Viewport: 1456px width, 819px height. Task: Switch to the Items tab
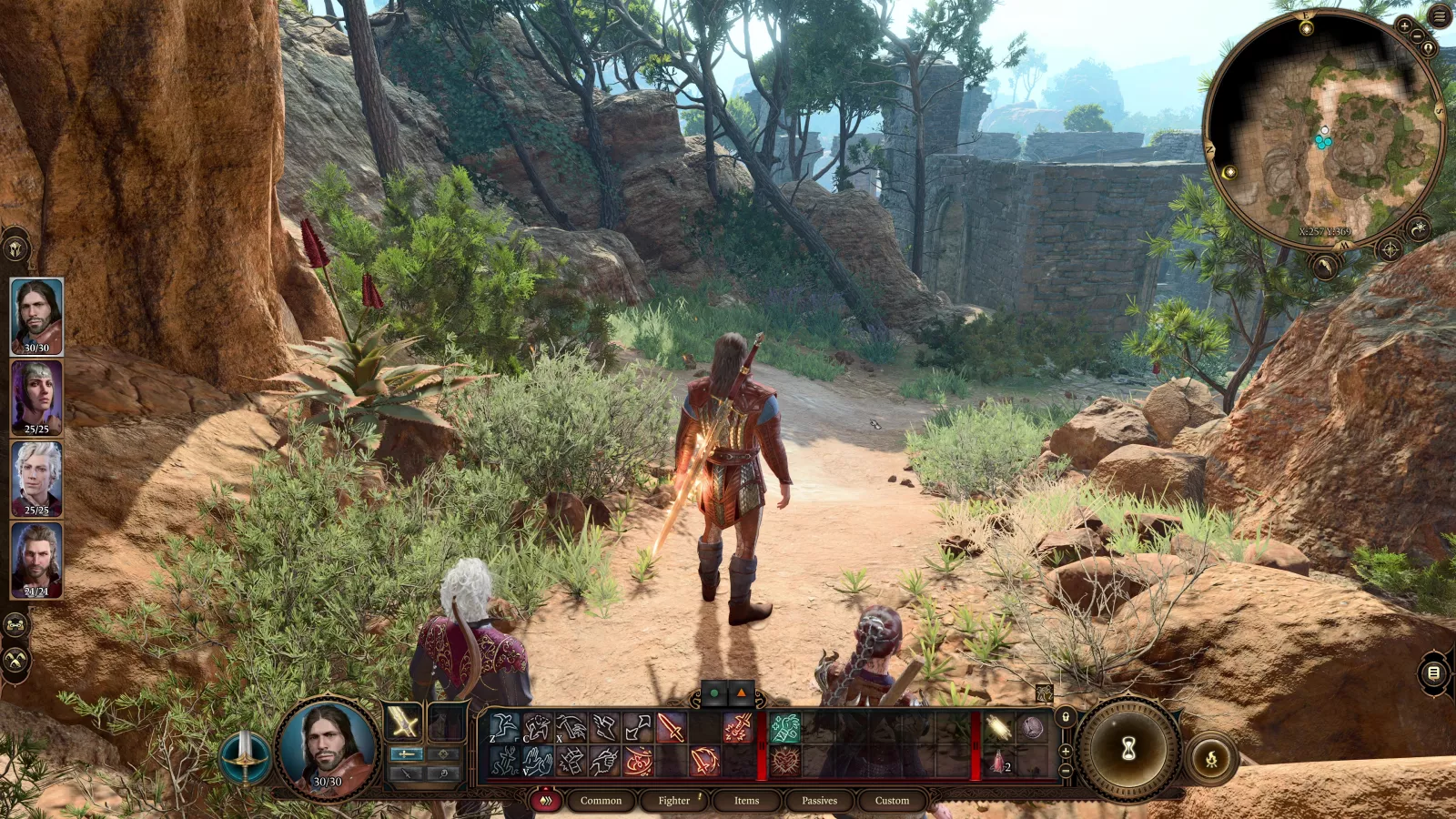(x=745, y=801)
